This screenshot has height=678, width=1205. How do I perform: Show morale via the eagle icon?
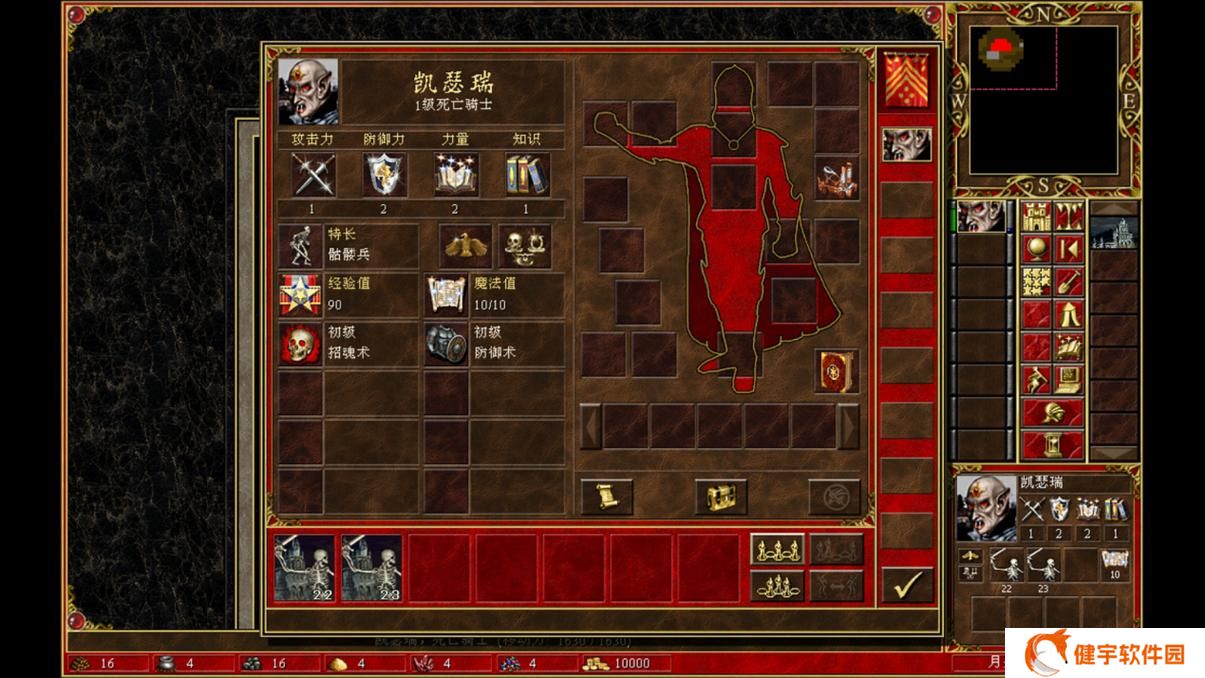(465, 246)
